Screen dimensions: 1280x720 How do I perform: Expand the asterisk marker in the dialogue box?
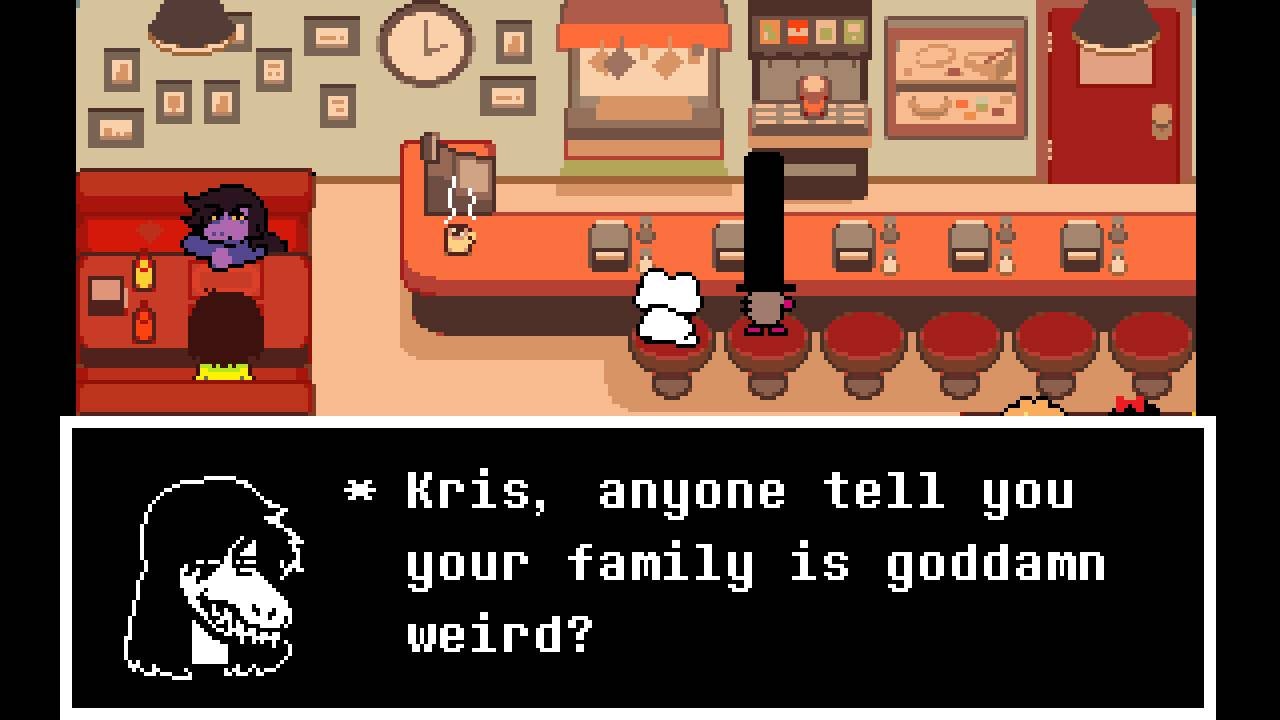tap(358, 490)
